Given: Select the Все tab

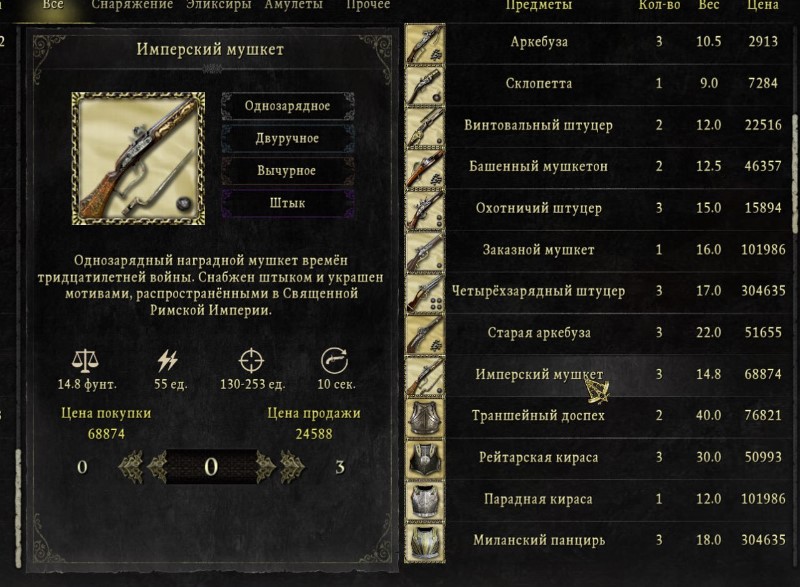Looking at the screenshot, I should (x=53, y=6).
